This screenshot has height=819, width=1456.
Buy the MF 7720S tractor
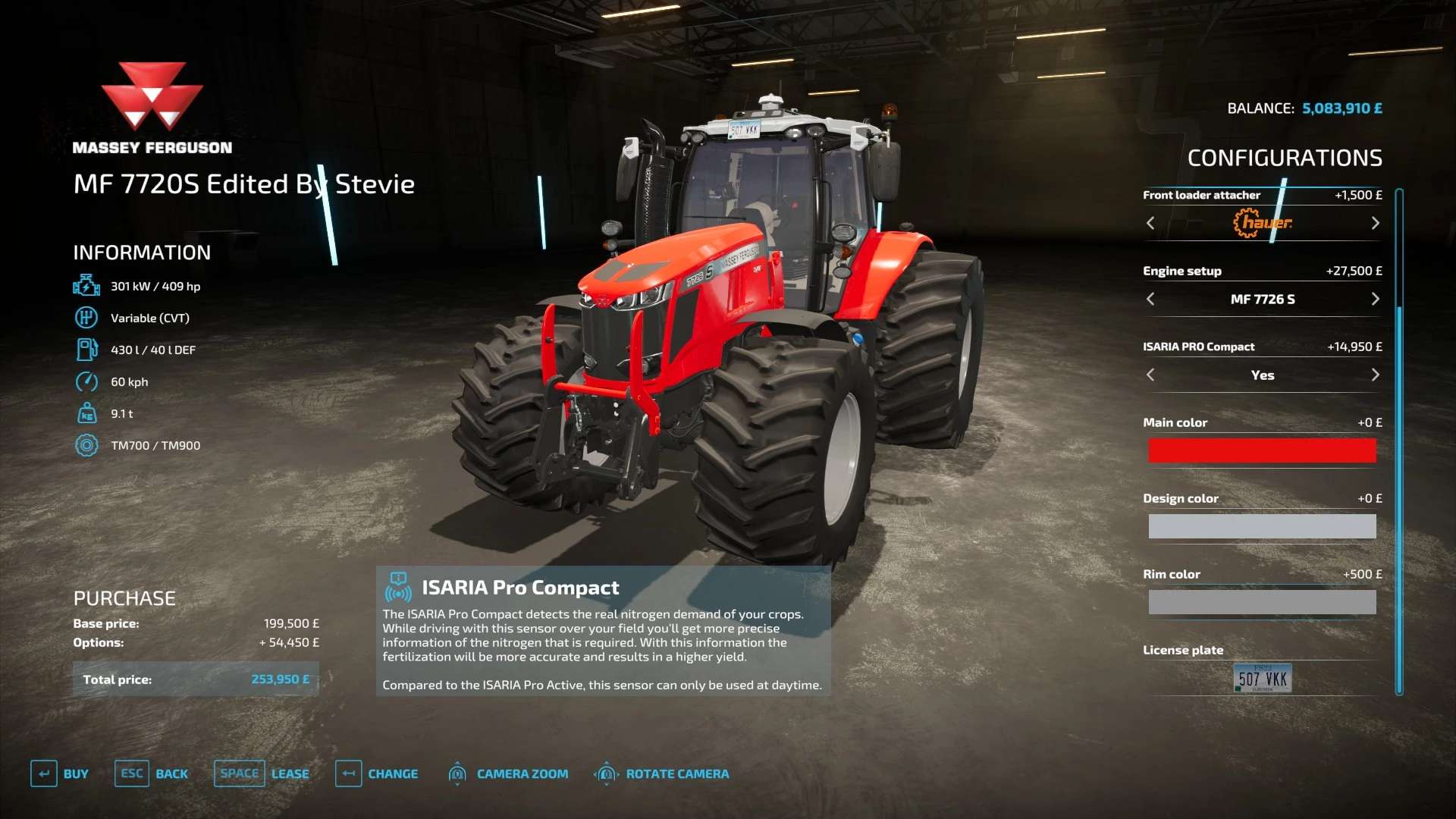click(x=60, y=773)
